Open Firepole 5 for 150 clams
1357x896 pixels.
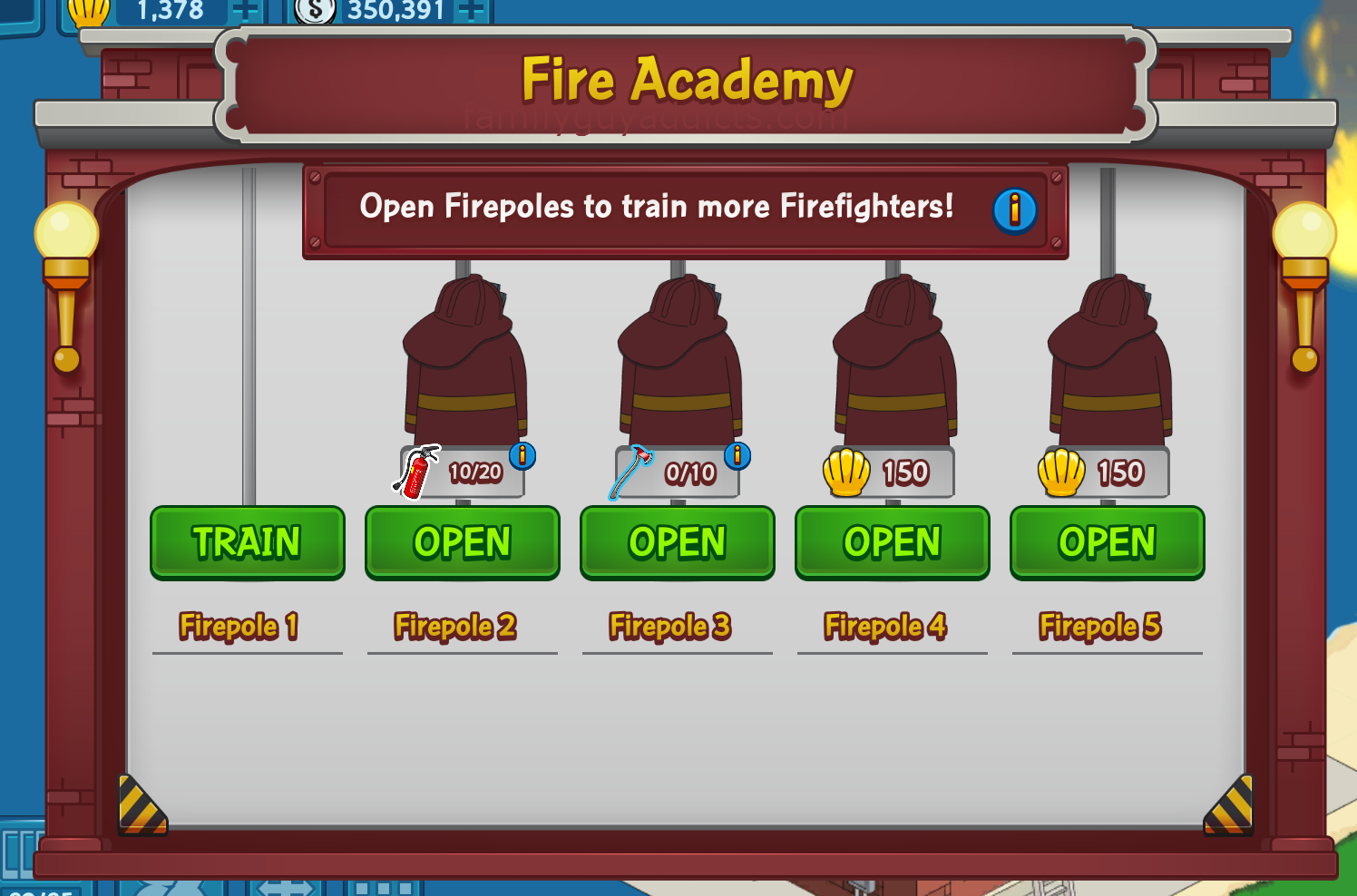click(1107, 542)
